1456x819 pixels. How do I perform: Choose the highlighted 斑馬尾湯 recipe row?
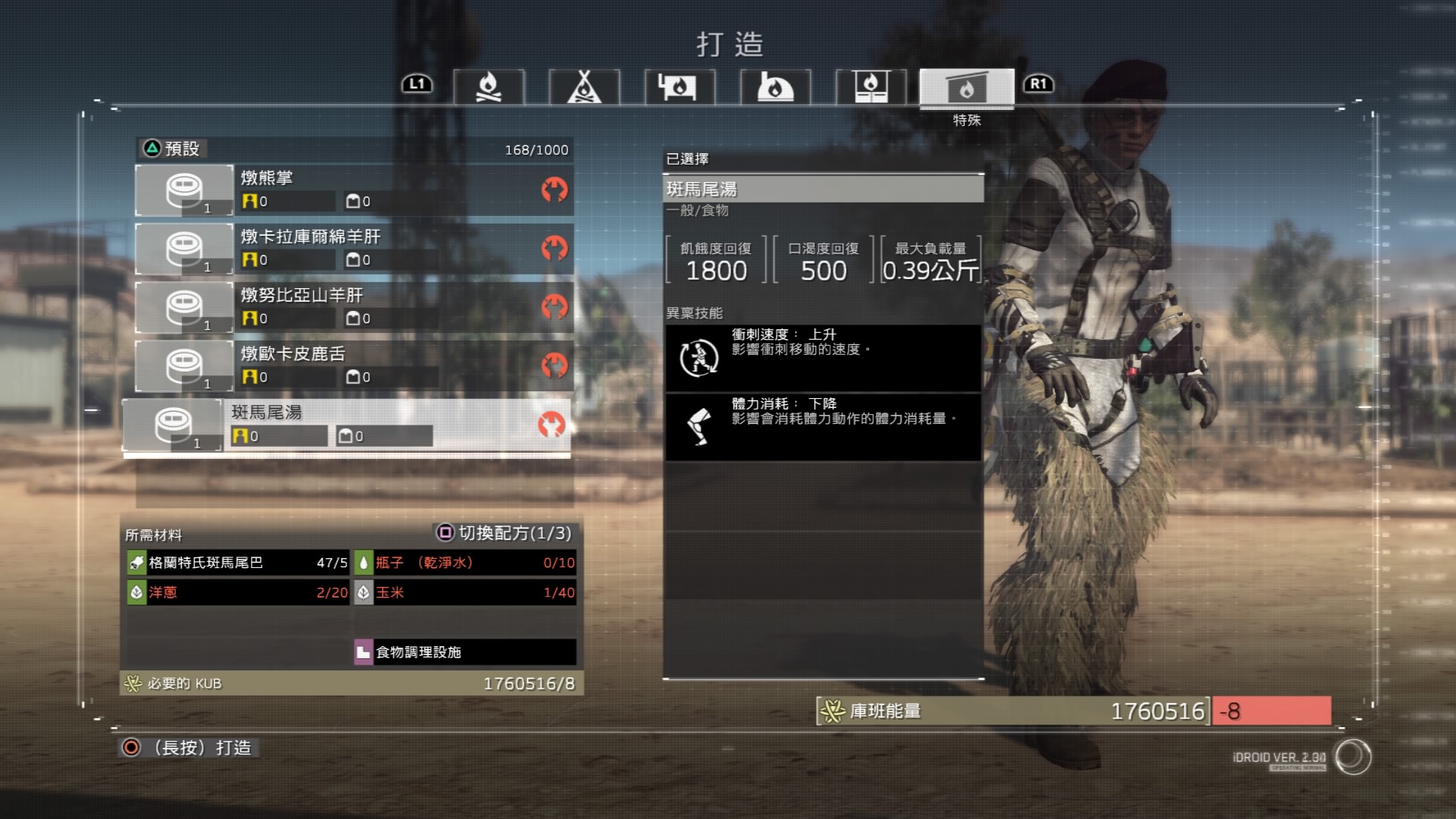(x=347, y=425)
